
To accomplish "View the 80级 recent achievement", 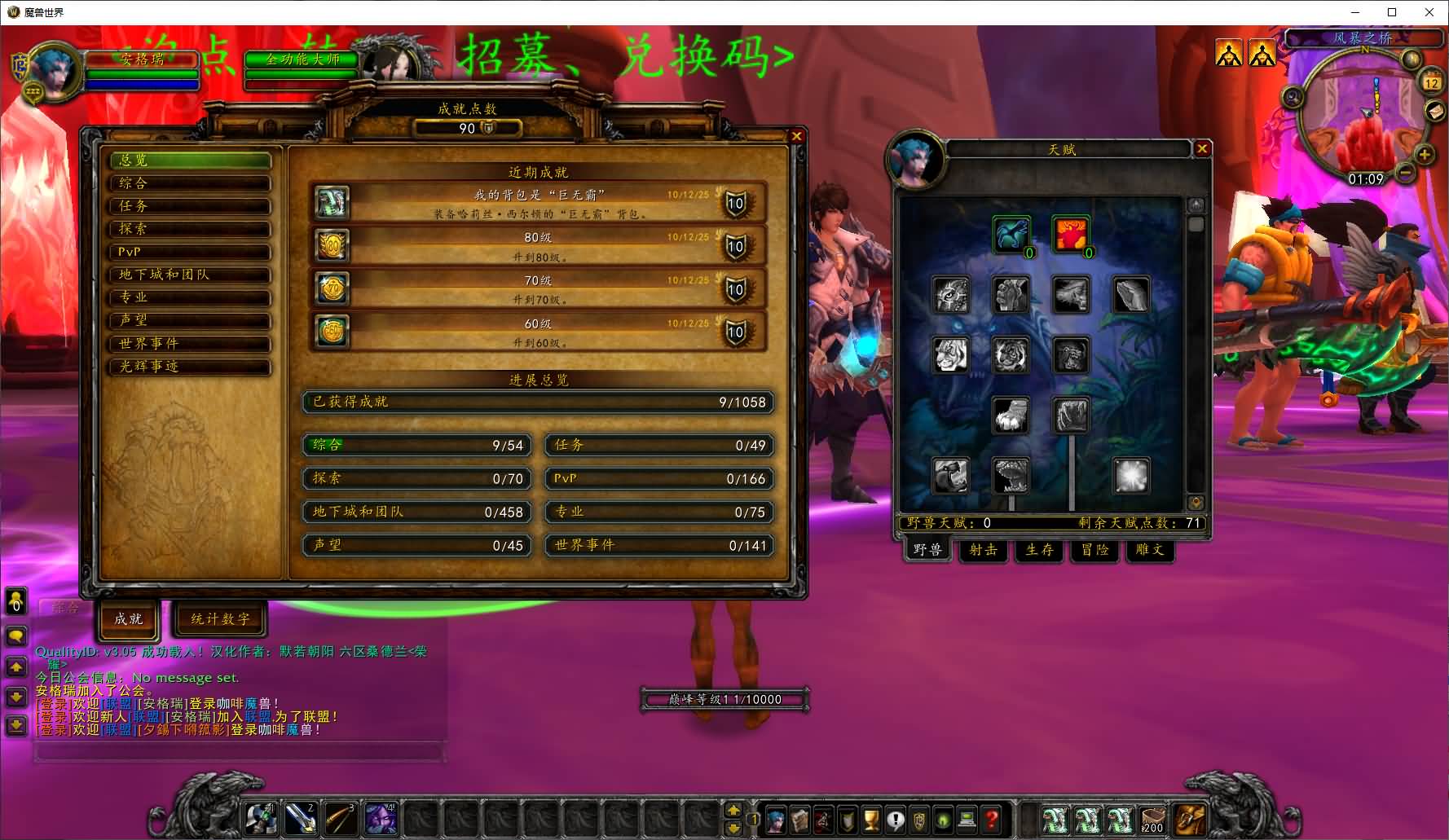I will [538, 246].
